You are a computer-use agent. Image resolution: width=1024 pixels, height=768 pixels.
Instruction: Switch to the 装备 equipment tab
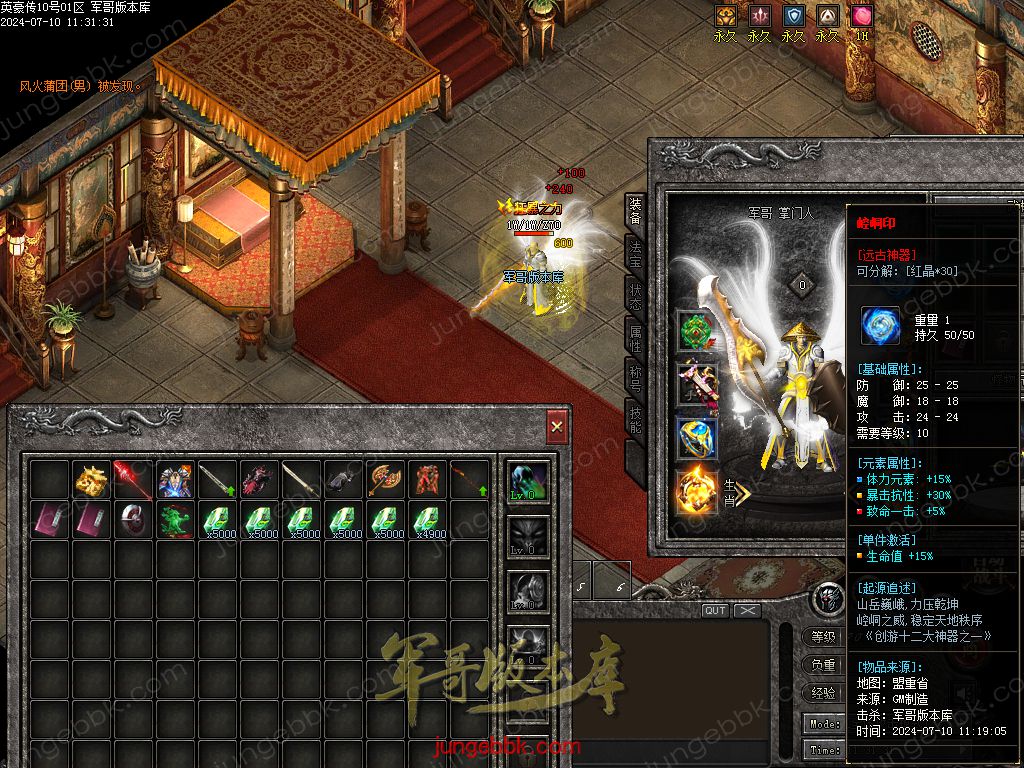click(x=635, y=212)
